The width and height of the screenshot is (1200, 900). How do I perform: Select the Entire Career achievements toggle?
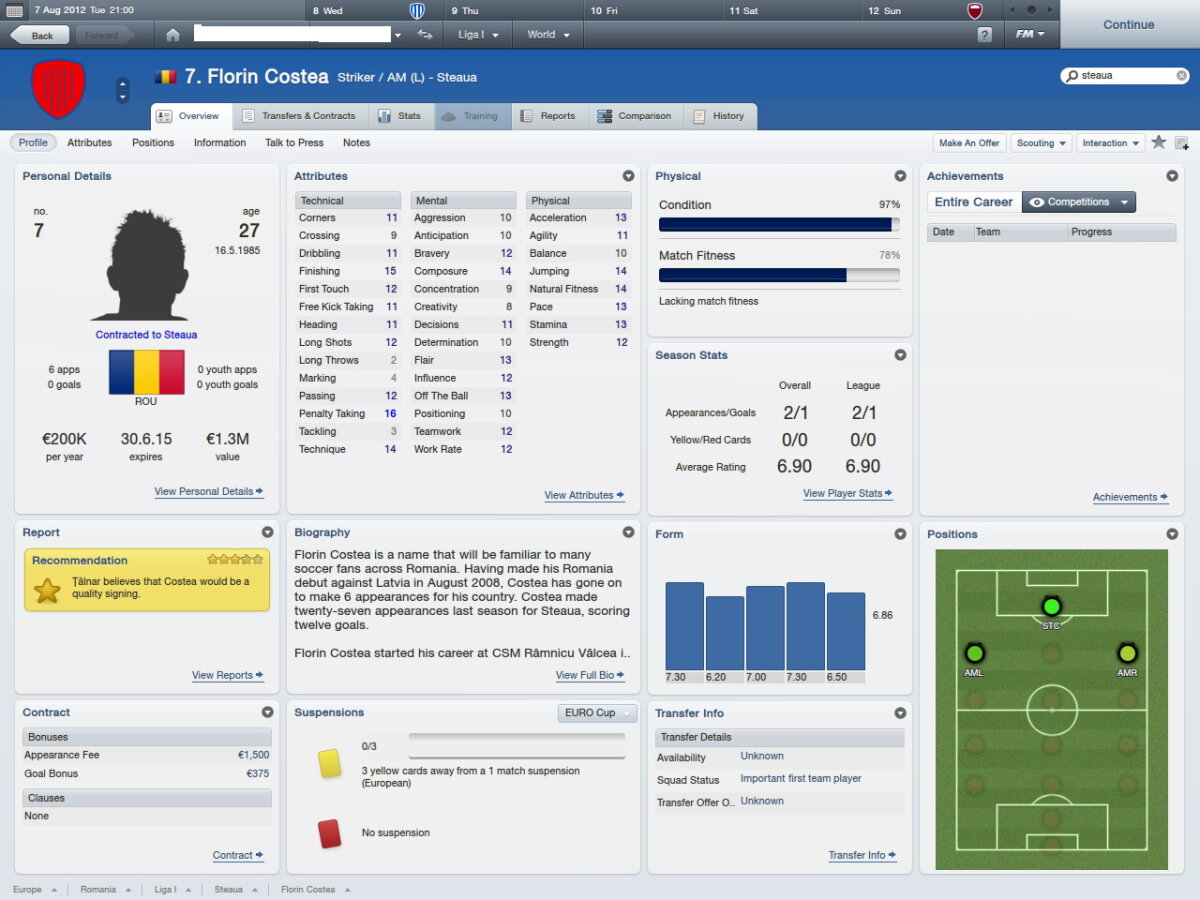pyautogui.click(x=973, y=202)
